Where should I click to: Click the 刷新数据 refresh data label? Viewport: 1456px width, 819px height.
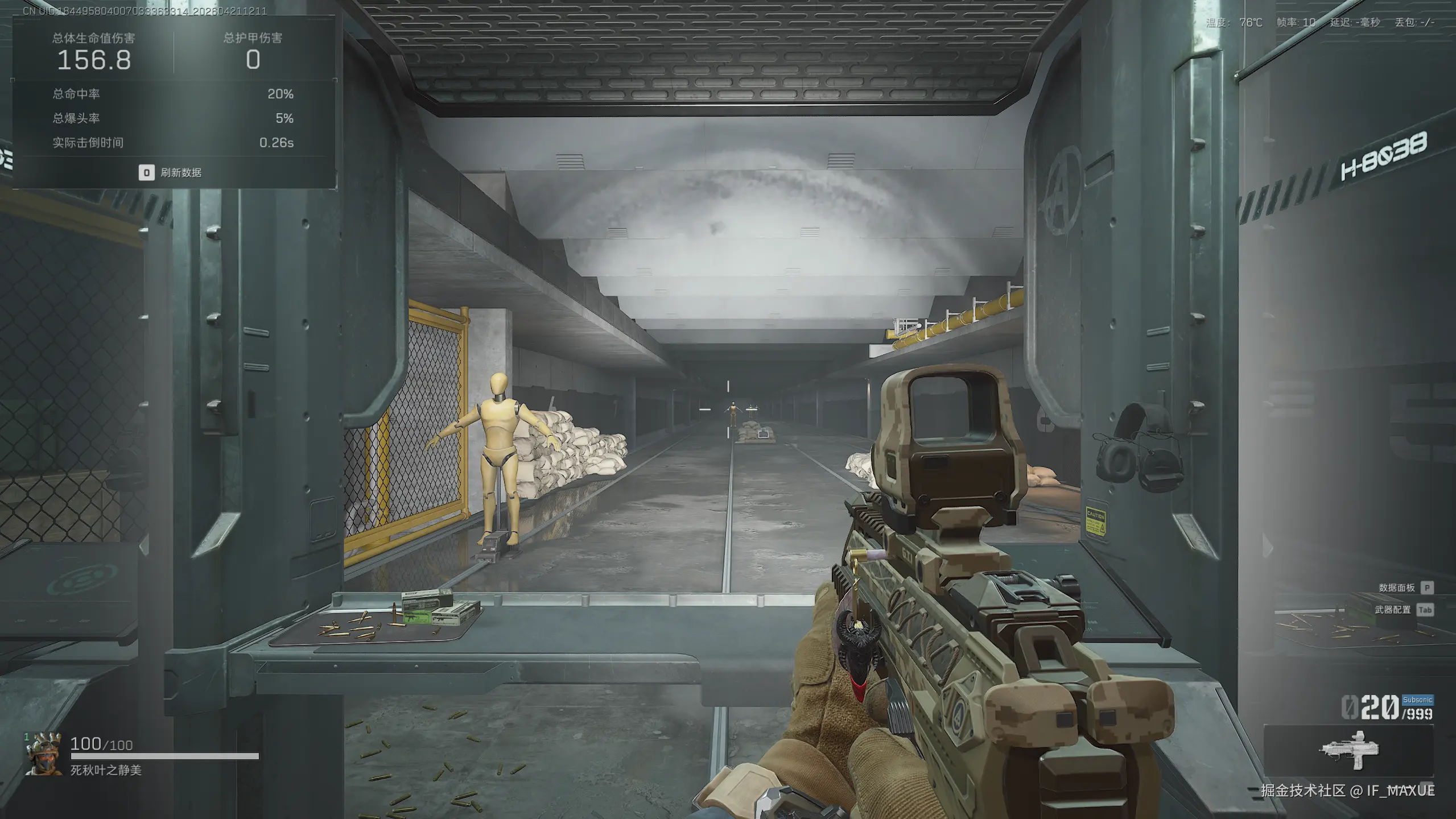[x=180, y=172]
